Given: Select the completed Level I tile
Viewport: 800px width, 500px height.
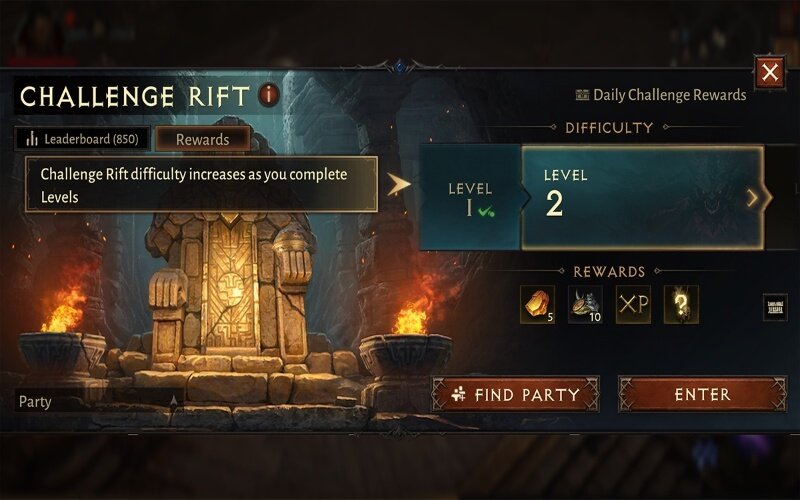Looking at the screenshot, I should (470, 197).
